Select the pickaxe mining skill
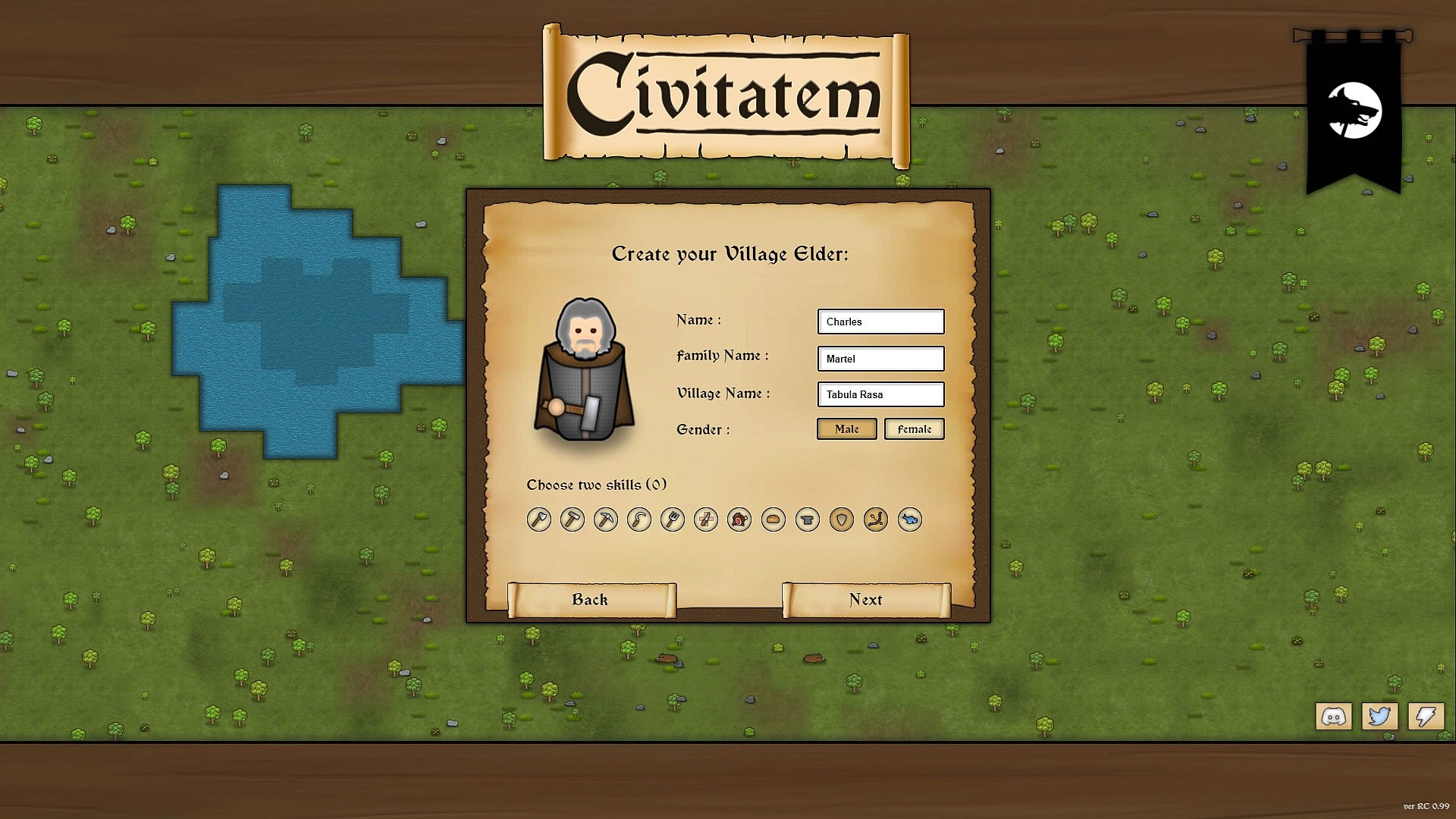 point(606,519)
